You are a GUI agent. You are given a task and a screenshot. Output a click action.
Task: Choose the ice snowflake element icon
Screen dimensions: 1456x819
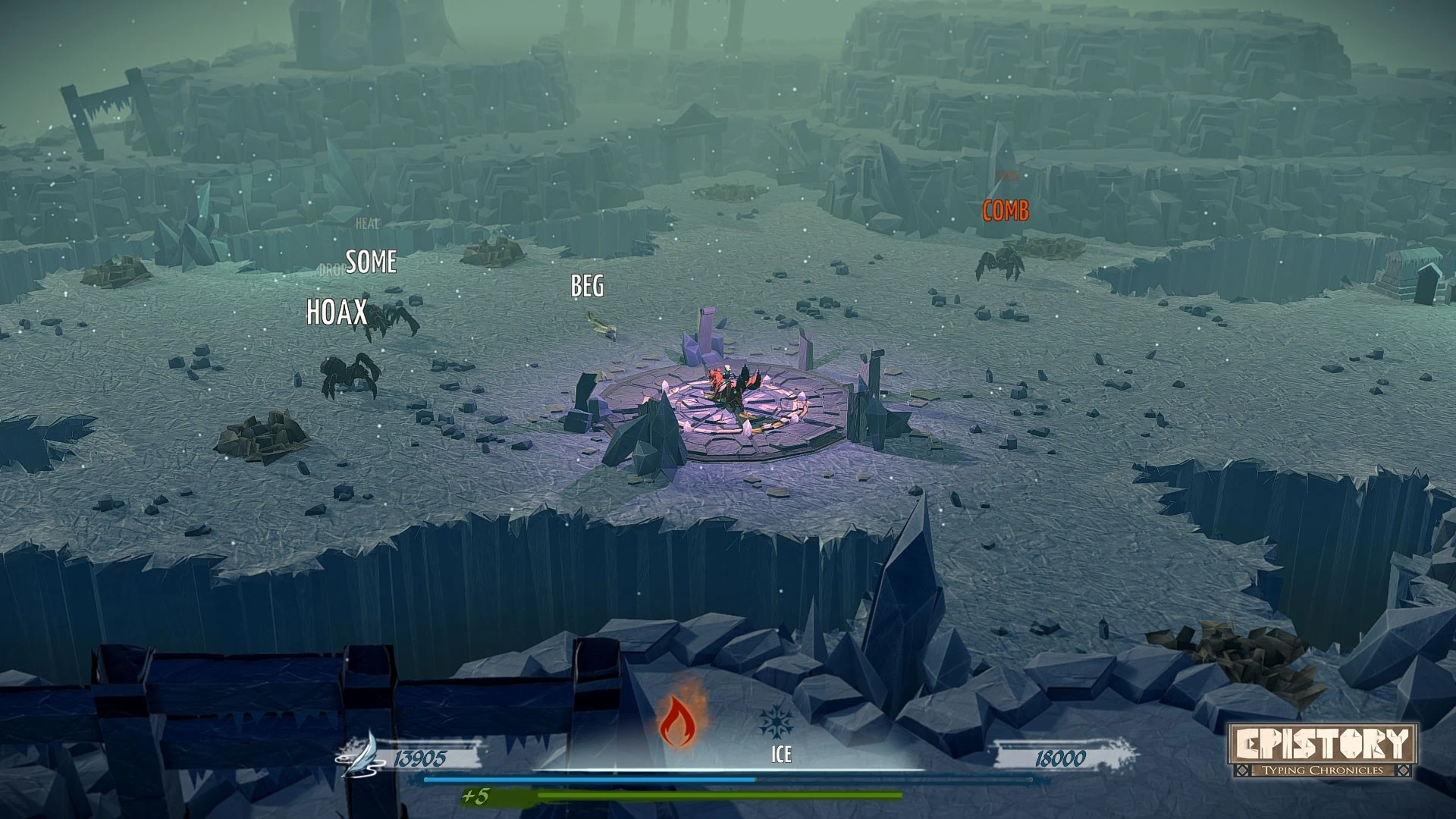tap(777, 722)
